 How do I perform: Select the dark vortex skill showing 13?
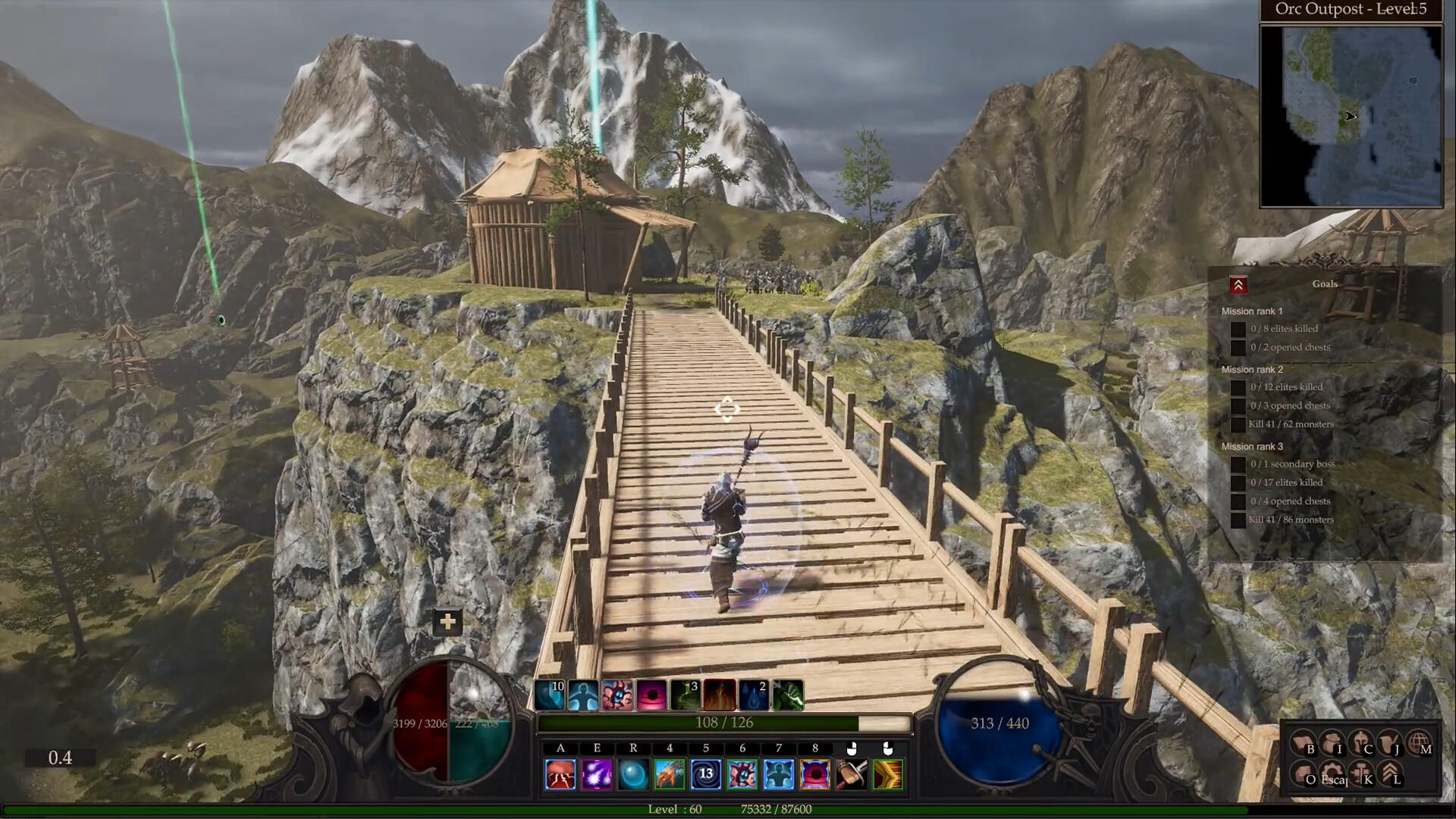tap(706, 775)
